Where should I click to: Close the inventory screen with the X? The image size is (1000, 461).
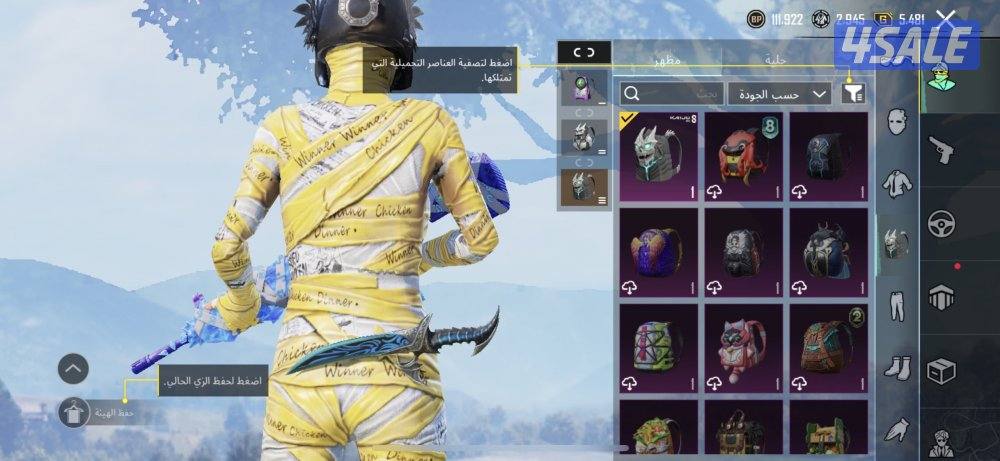point(946,17)
